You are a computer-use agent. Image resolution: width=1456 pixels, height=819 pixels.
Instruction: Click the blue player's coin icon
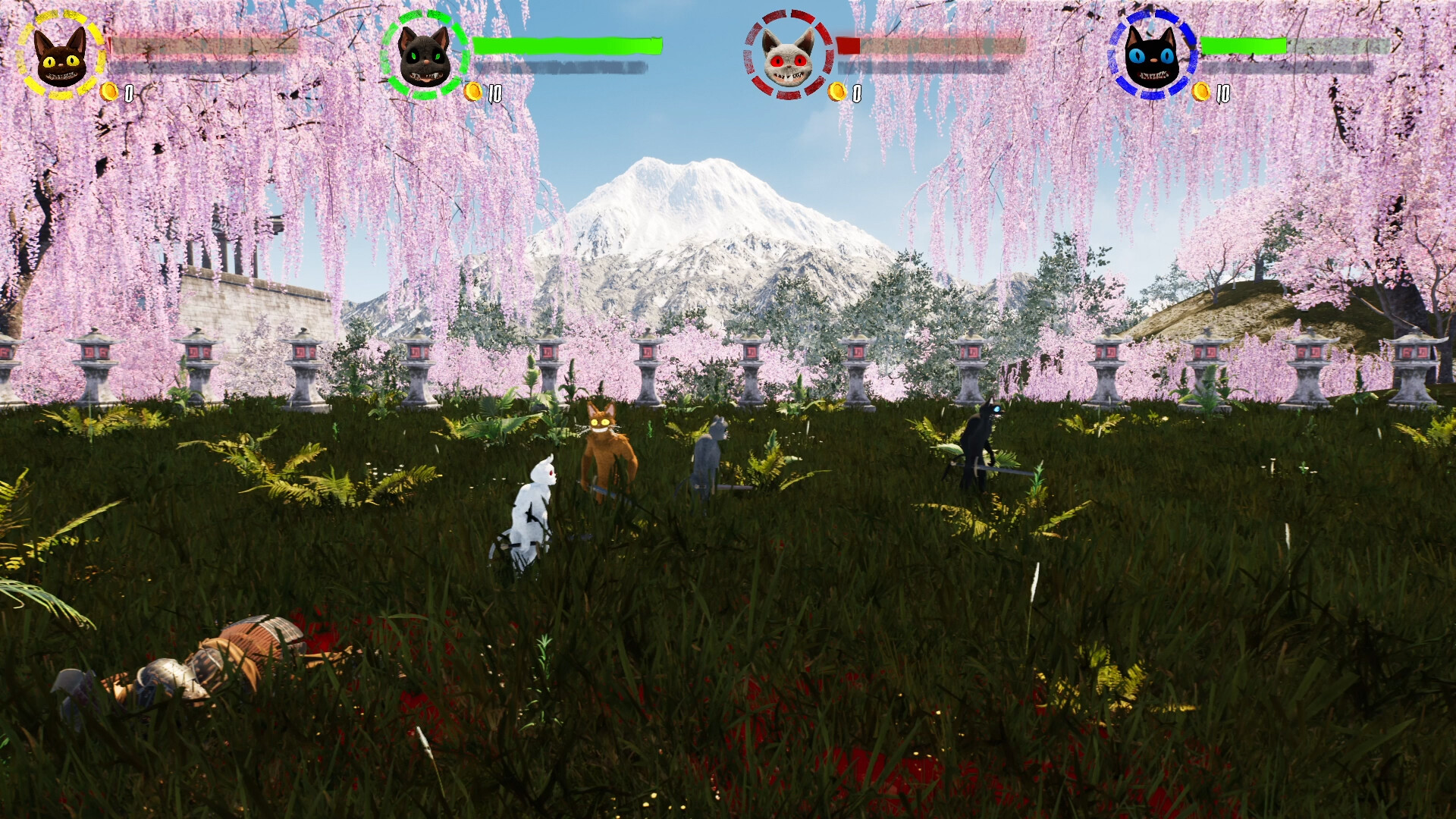[1202, 93]
